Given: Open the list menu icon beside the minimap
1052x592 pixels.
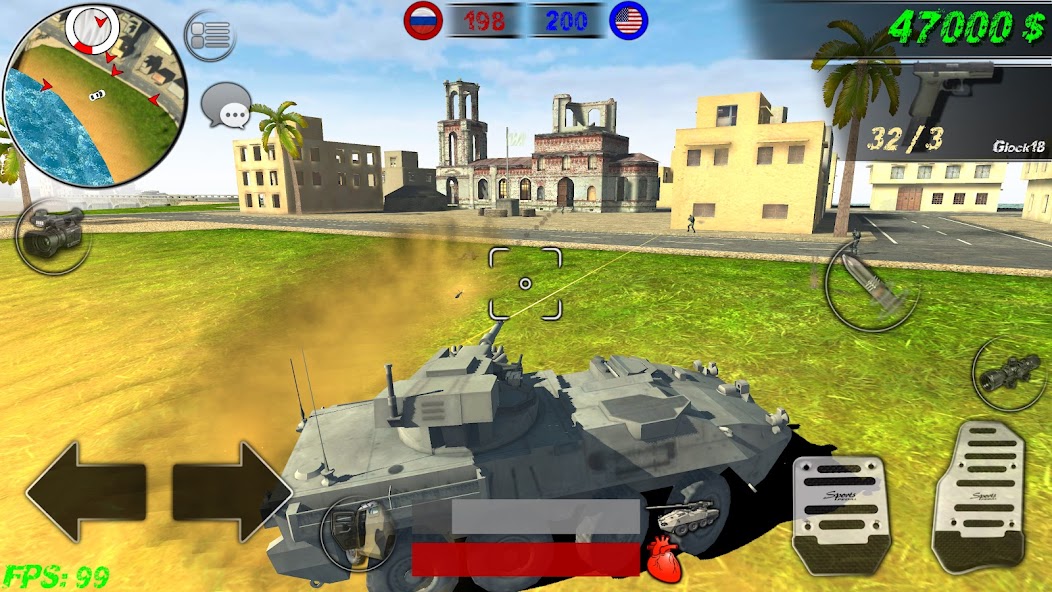Looking at the screenshot, I should click(x=210, y=36).
